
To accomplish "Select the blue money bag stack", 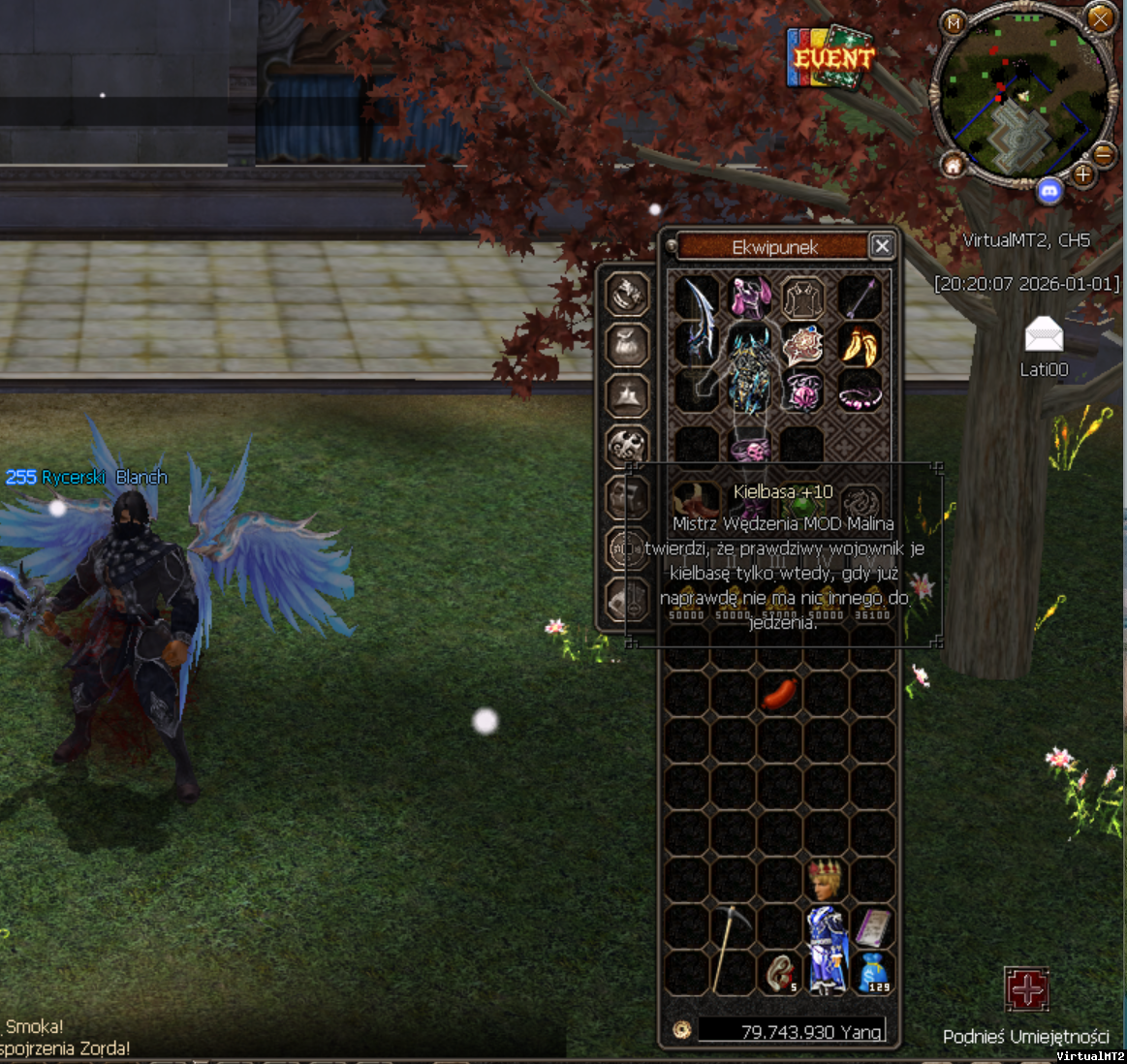I will pos(872,972).
